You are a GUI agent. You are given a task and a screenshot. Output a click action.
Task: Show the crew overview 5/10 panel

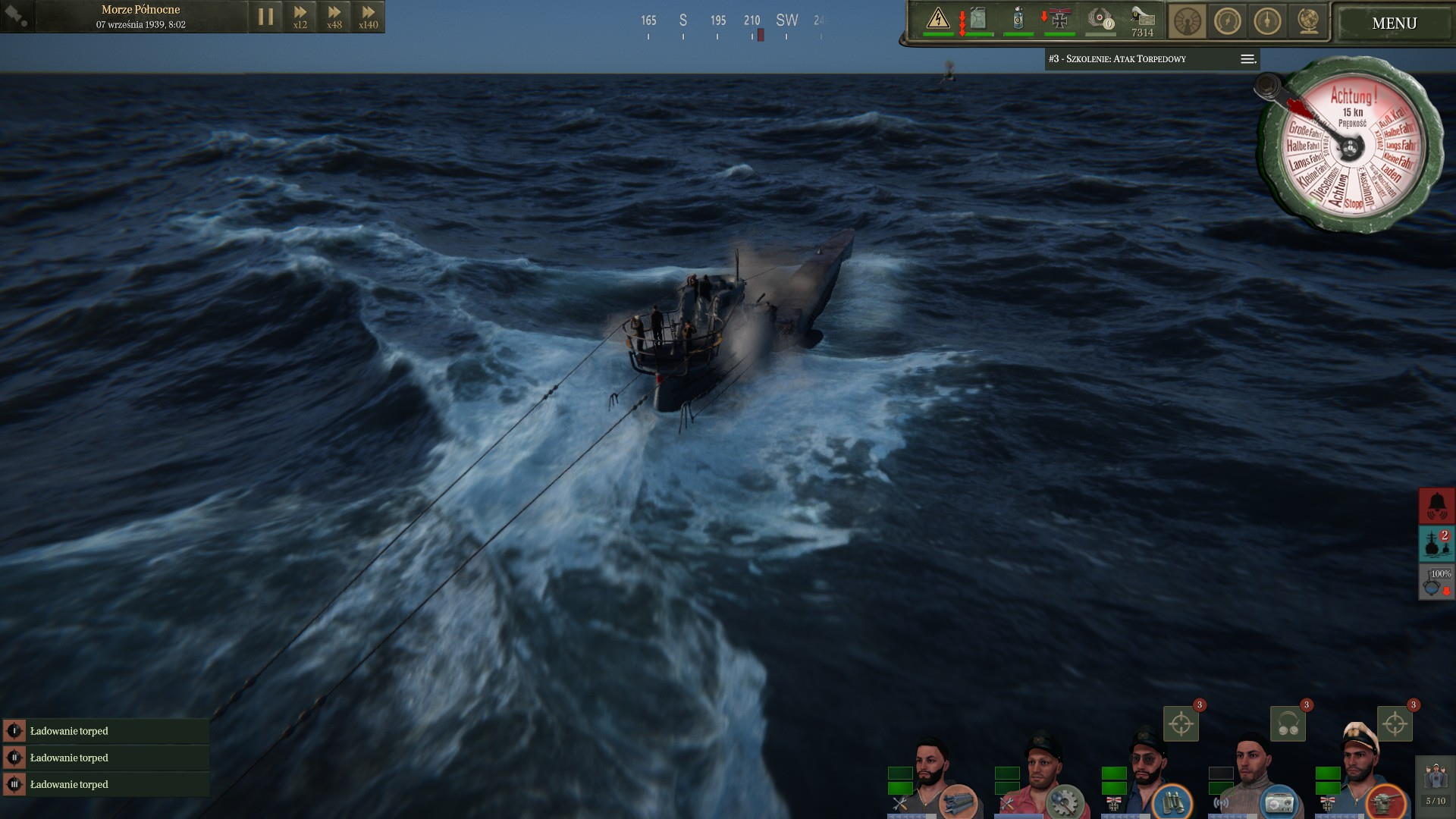point(1435,784)
